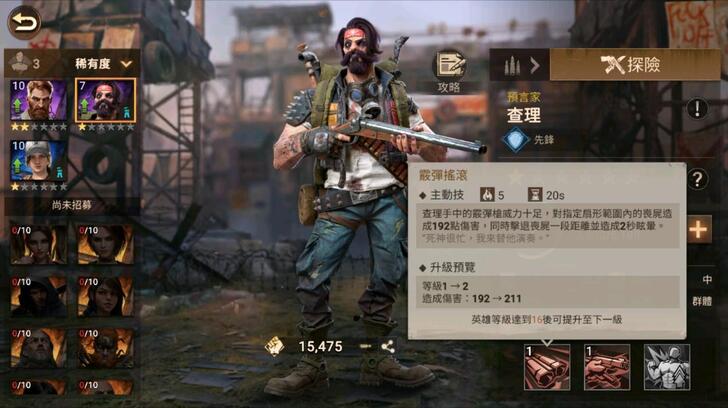Go back with the return arrow button
This screenshot has width=728, height=408.
[x=23, y=20]
